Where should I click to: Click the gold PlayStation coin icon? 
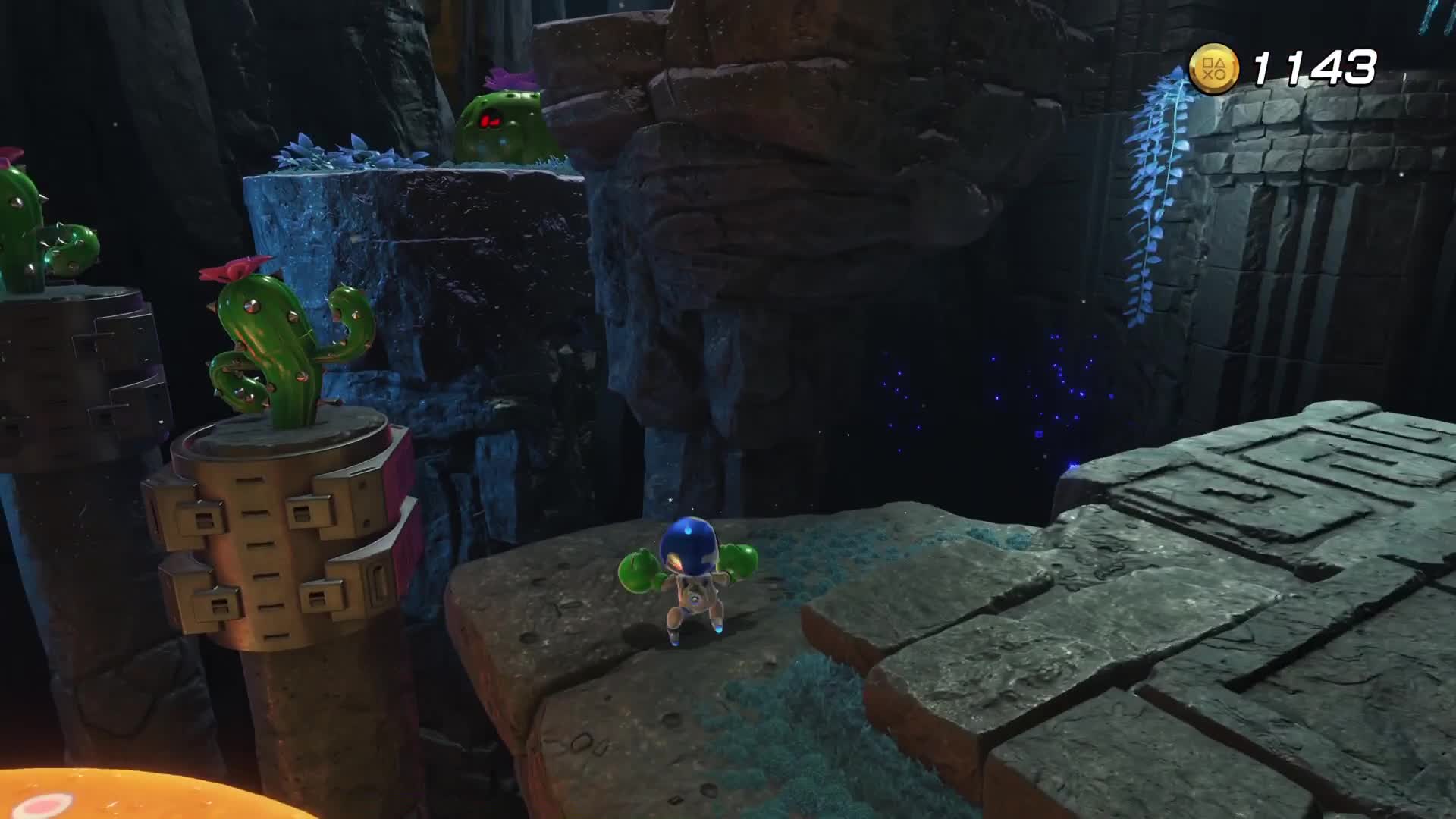point(1213,69)
